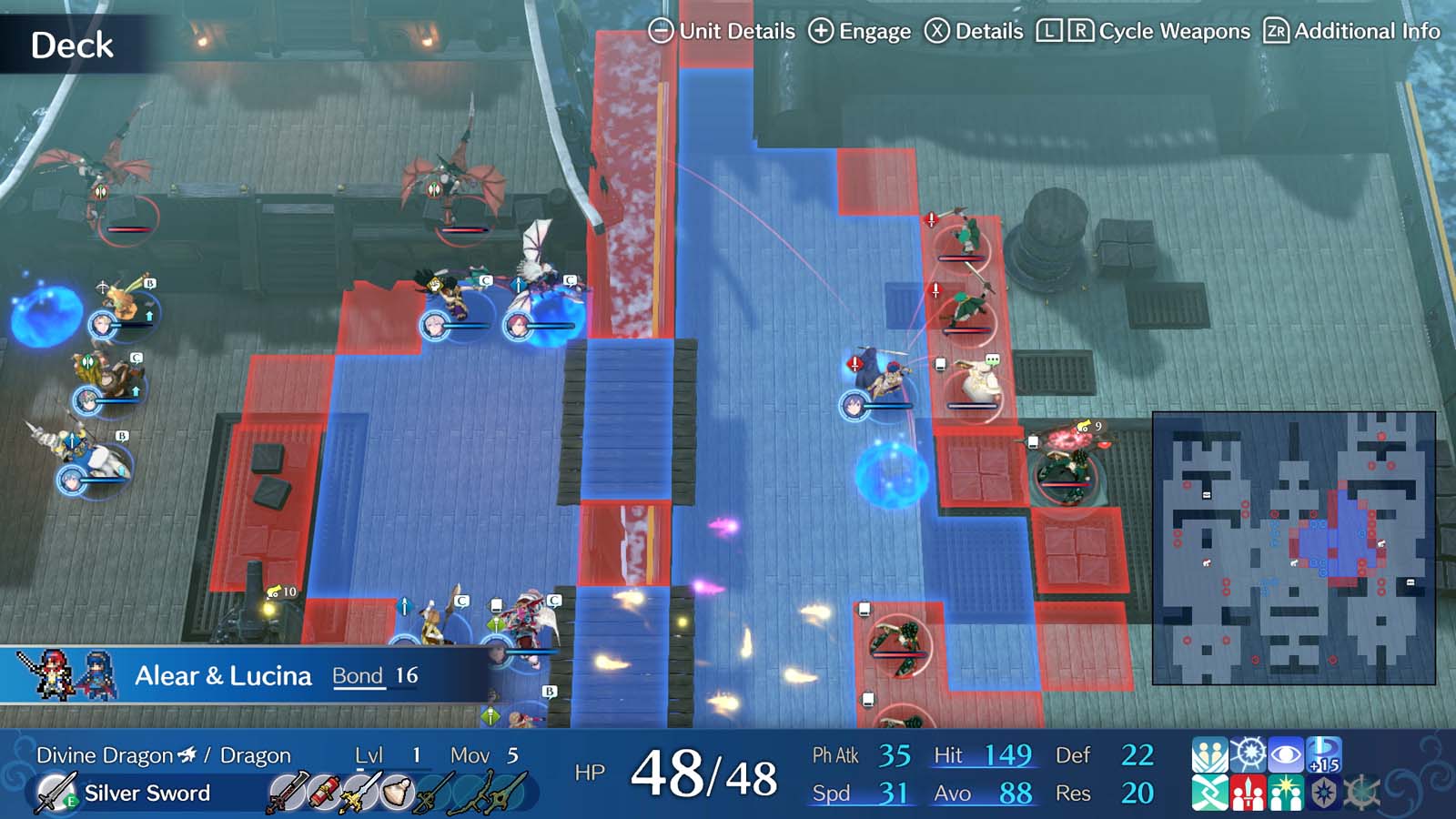
Task: Open the Bond 16 link
Action: pyautogui.click(x=374, y=675)
